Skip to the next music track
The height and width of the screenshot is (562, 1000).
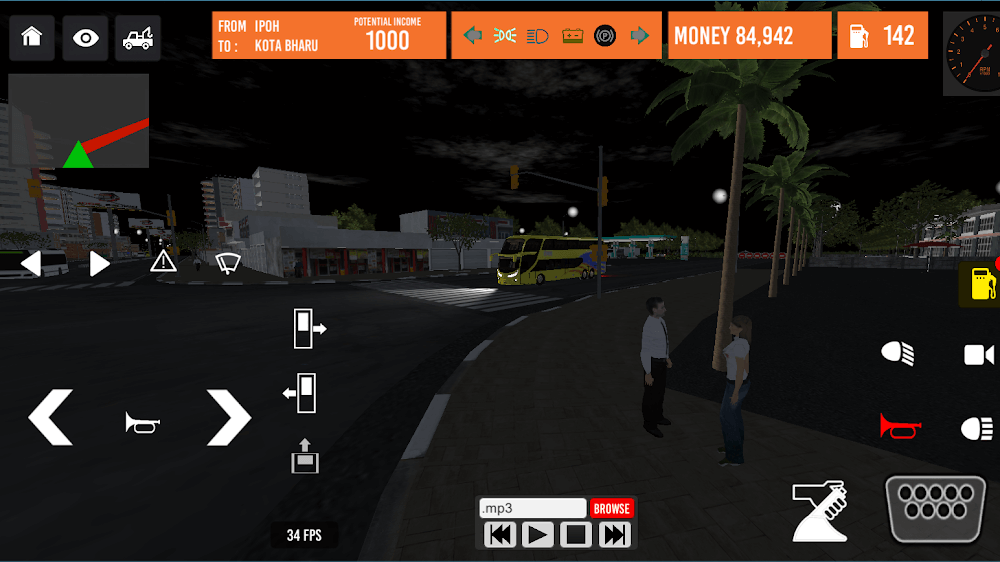(x=614, y=535)
